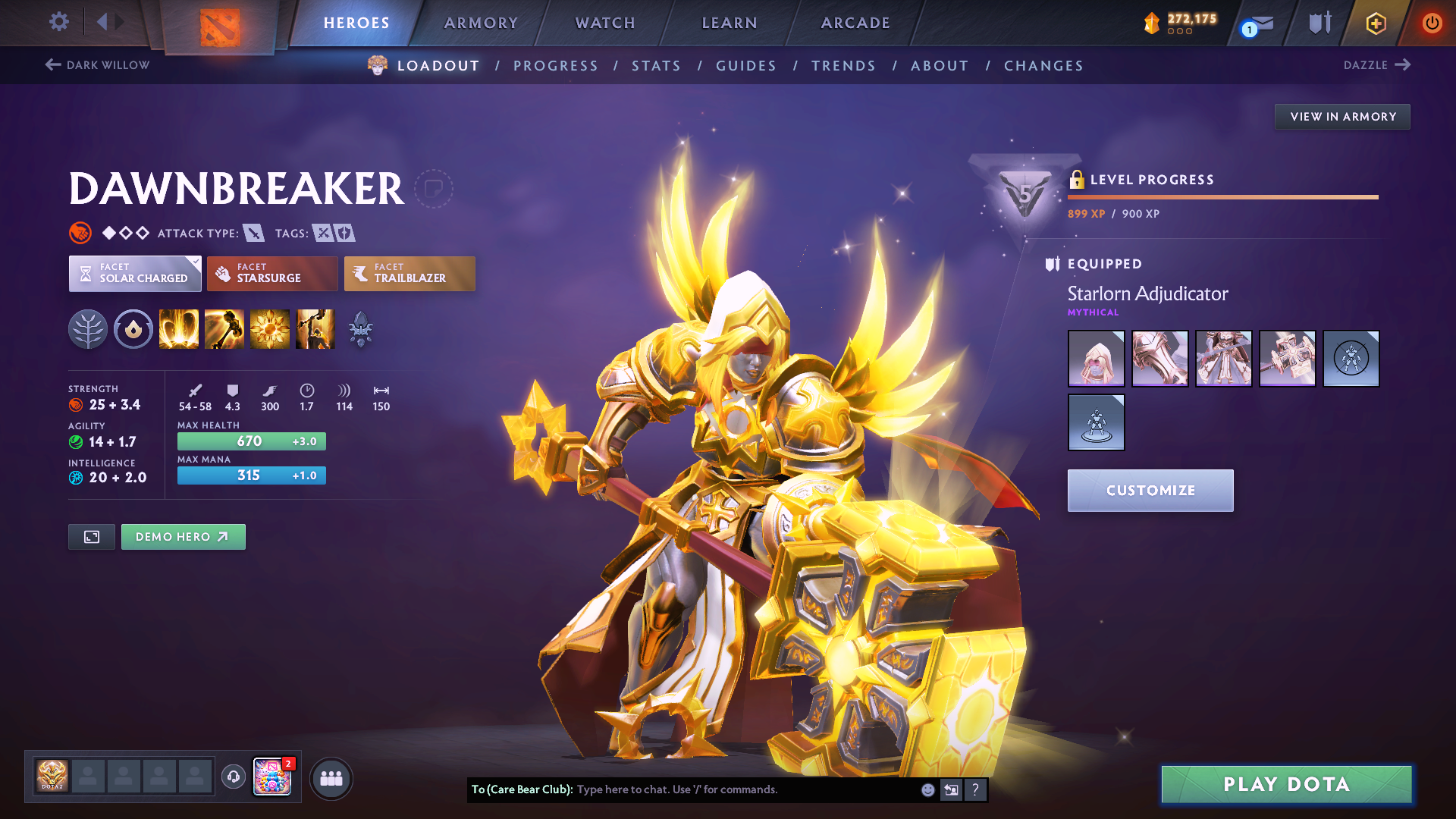Launch Demo Hero mode
Viewport: 1456px width, 819px height.
(183, 537)
